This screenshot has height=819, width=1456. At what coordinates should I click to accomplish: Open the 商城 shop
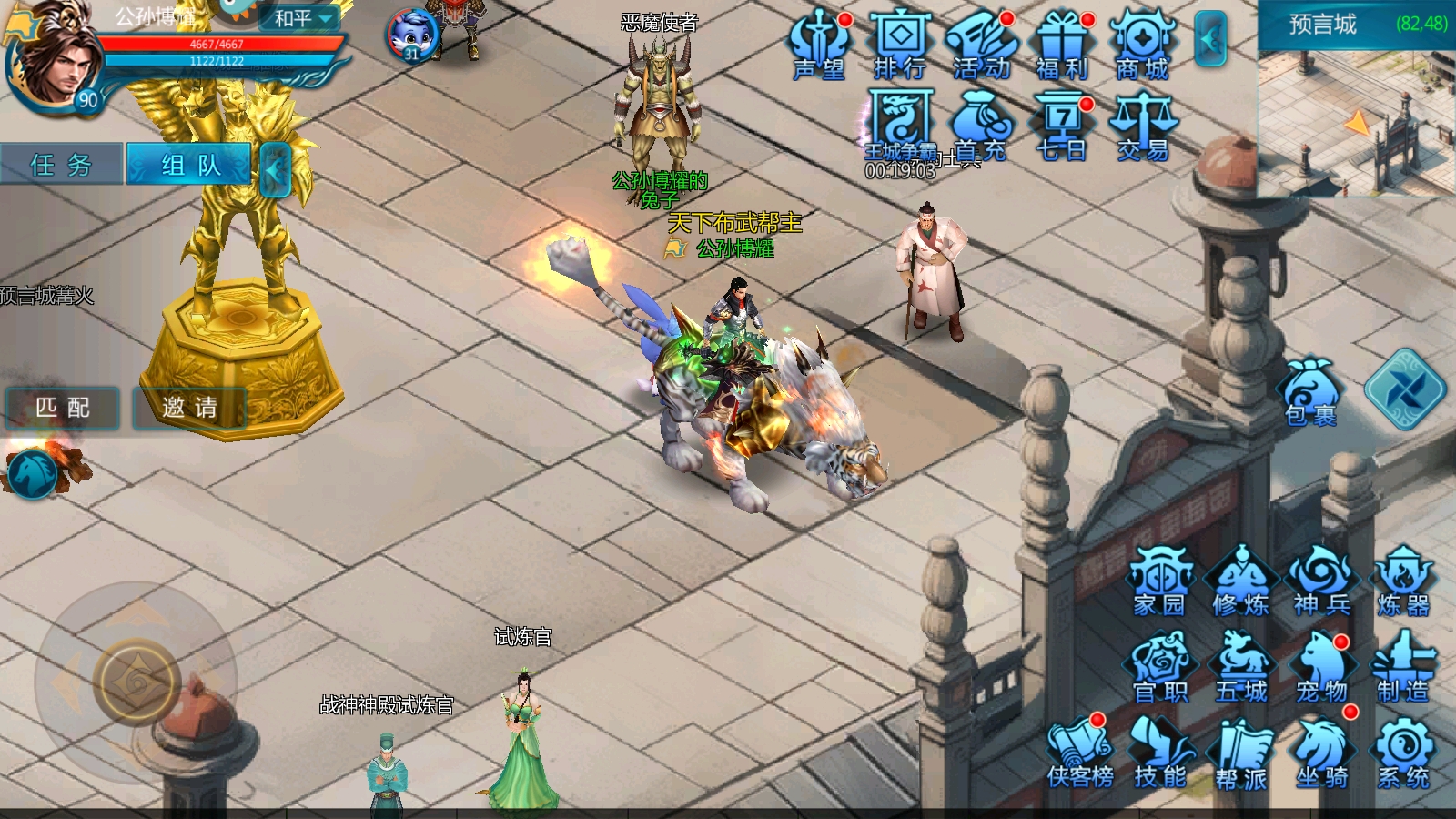tap(1143, 45)
